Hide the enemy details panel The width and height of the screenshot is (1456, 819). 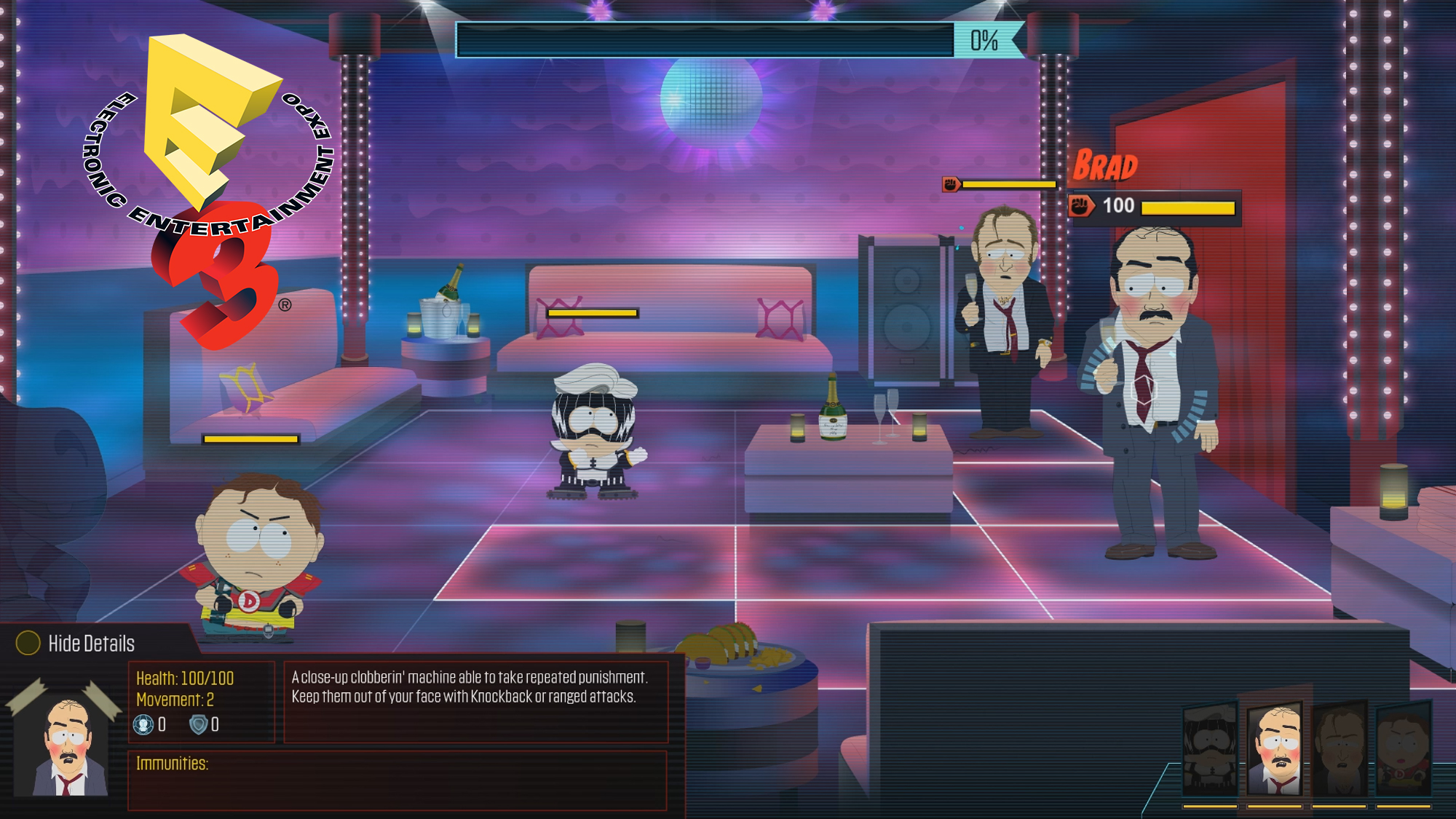pyautogui.click(x=76, y=644)
